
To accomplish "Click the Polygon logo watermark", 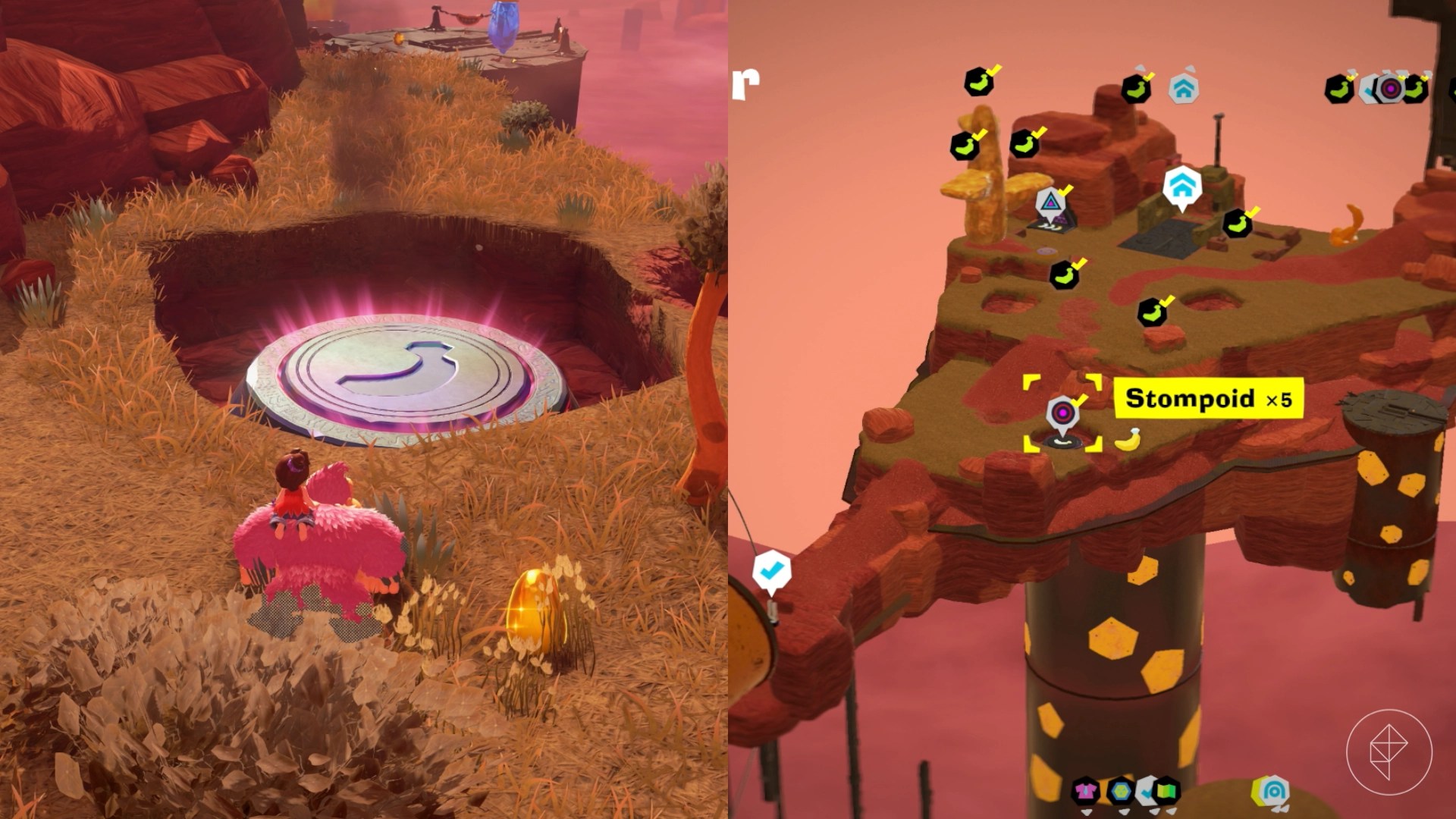I will [x=1389, y=752].
